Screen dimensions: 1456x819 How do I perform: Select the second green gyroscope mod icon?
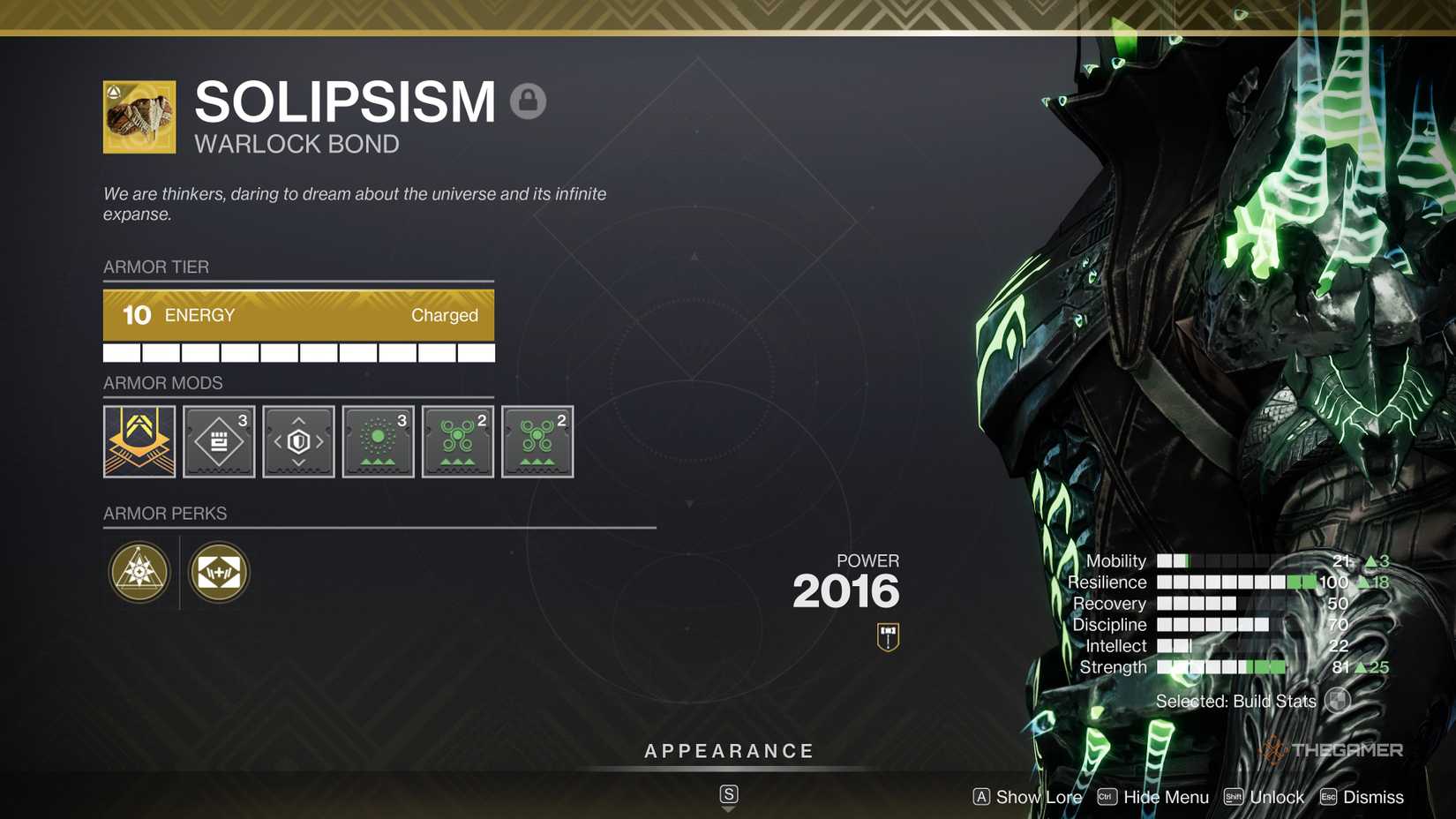tap(537, 441)
